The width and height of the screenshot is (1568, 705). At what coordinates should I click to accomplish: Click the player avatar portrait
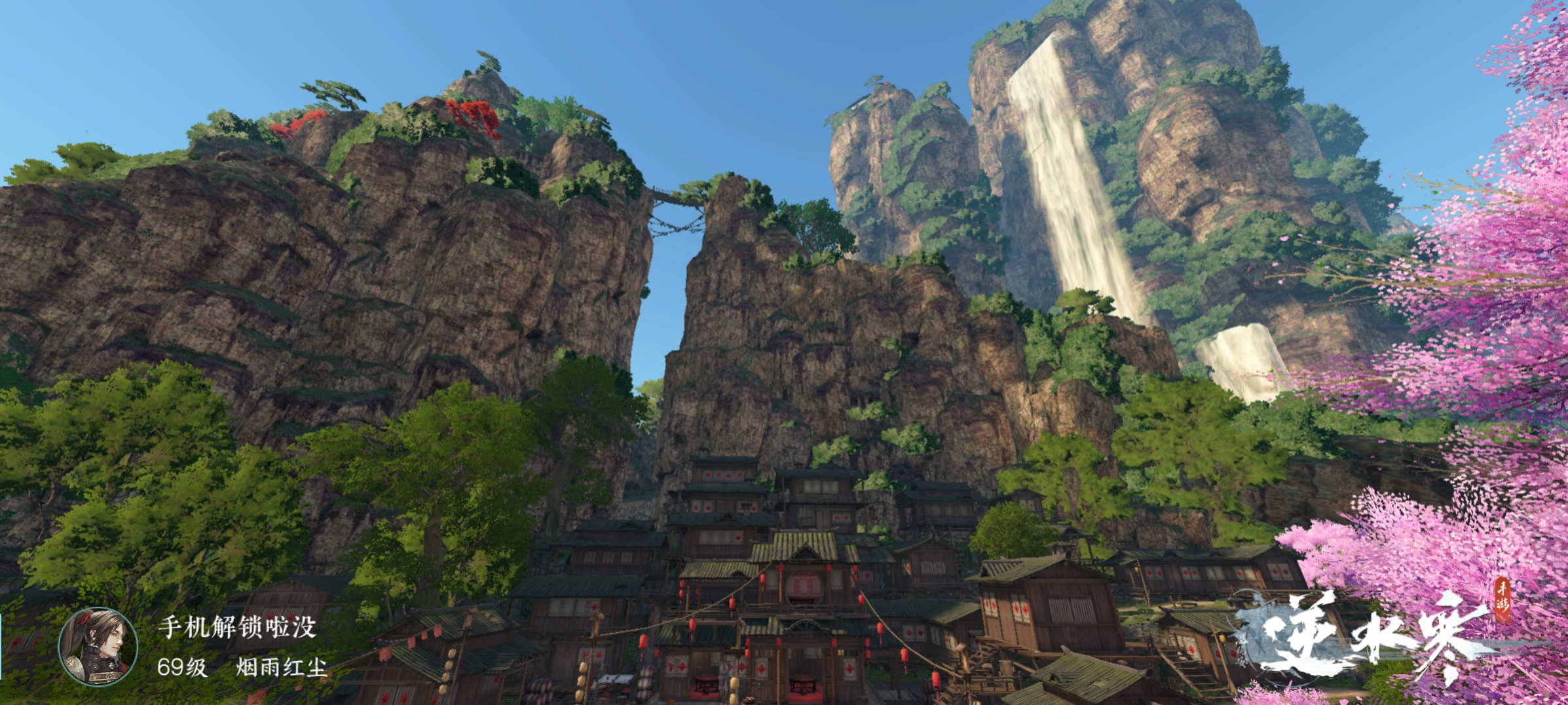click(98, 647)
